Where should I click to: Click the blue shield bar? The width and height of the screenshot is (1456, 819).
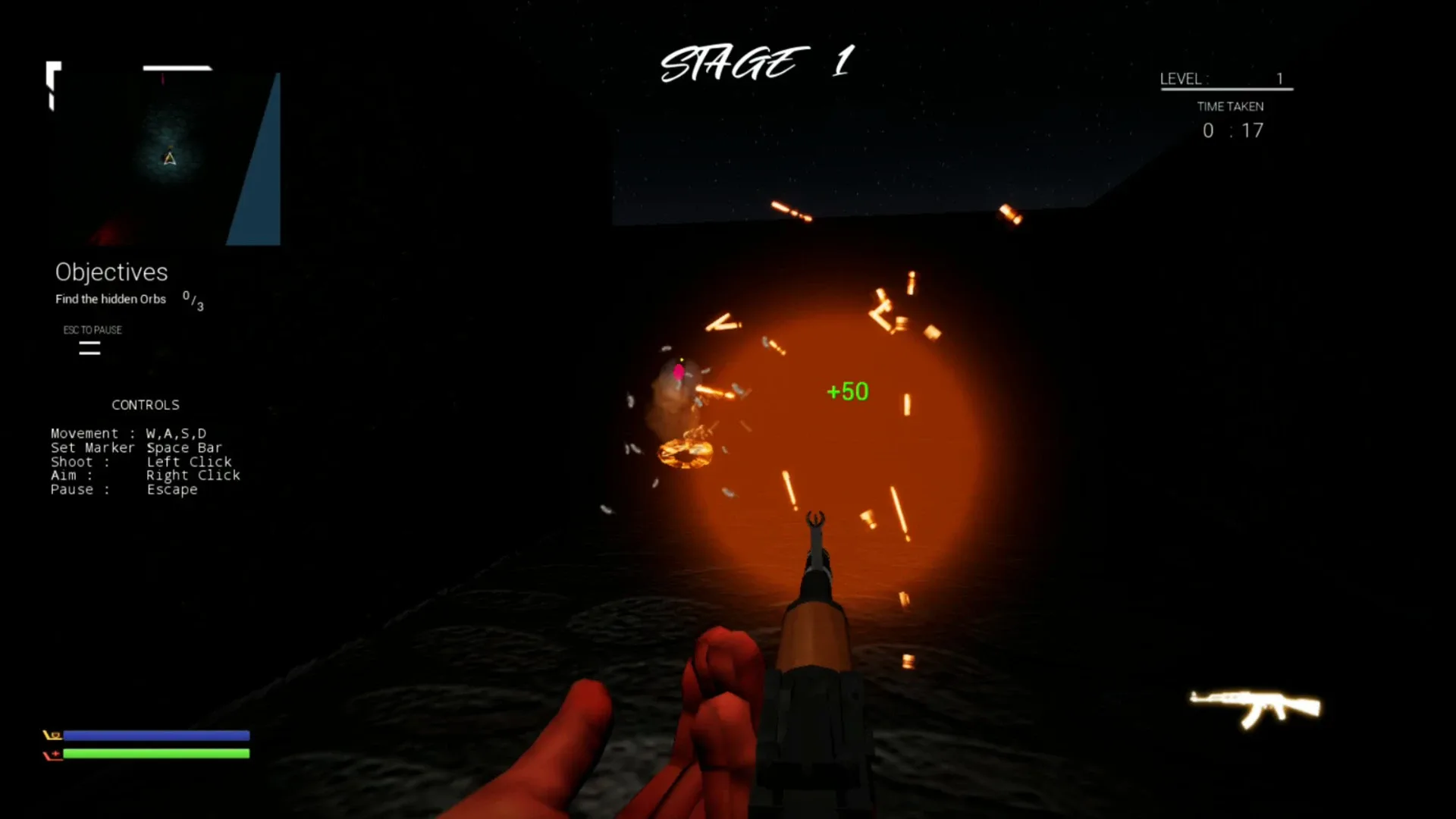click(x=158, y=735)
